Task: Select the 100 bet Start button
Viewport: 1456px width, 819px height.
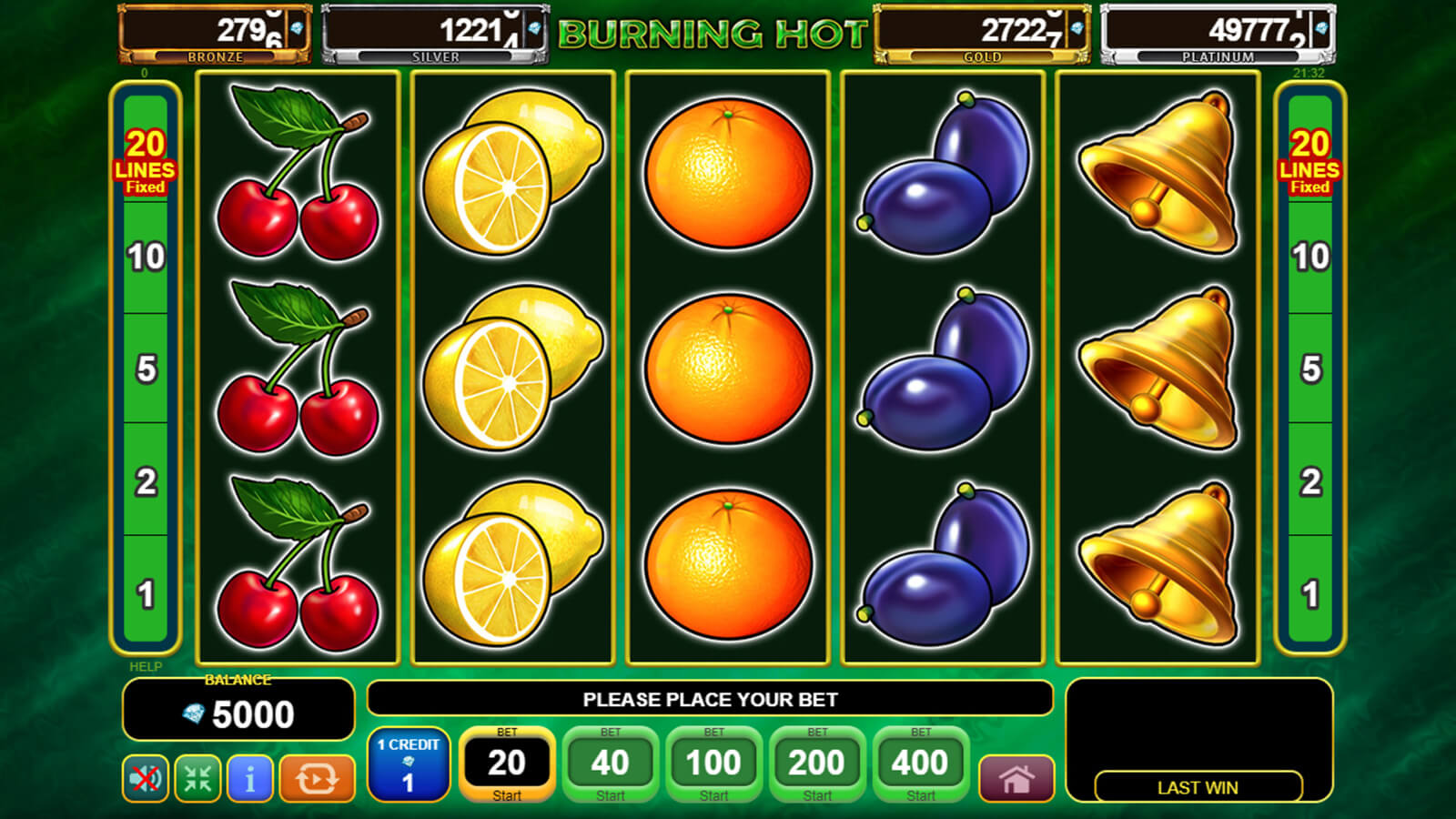Action: 713,764
